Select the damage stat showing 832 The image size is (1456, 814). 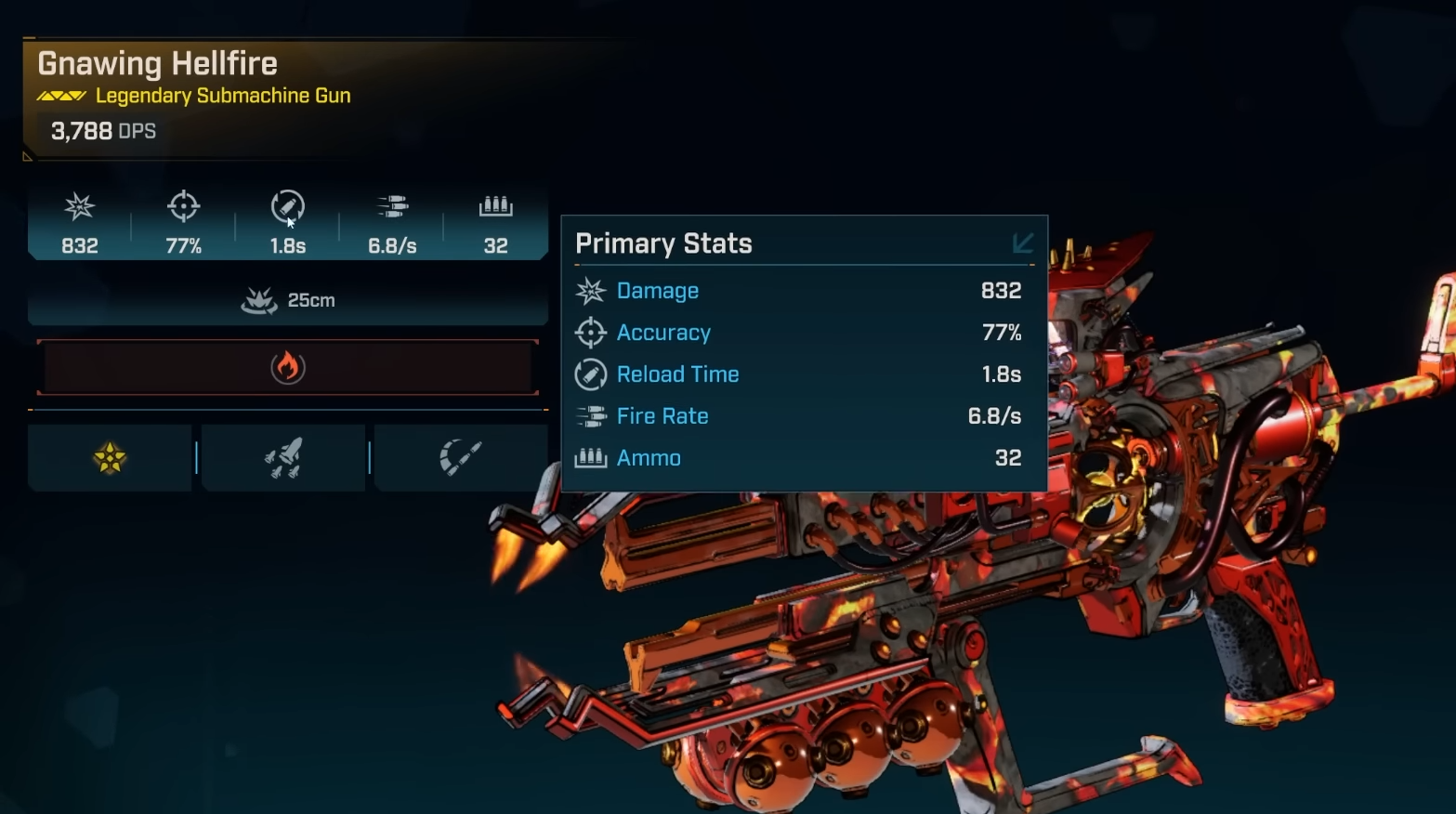(x=80, y=223)
